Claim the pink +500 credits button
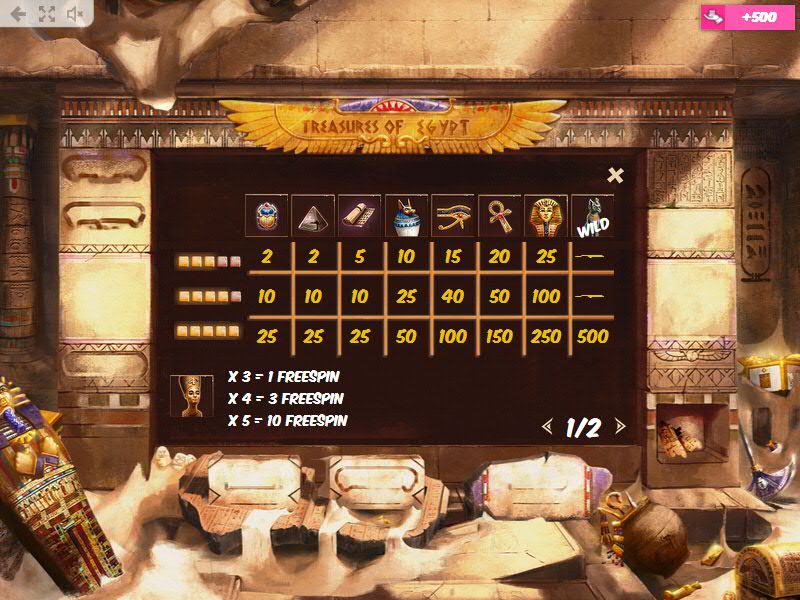 (748, 17)
